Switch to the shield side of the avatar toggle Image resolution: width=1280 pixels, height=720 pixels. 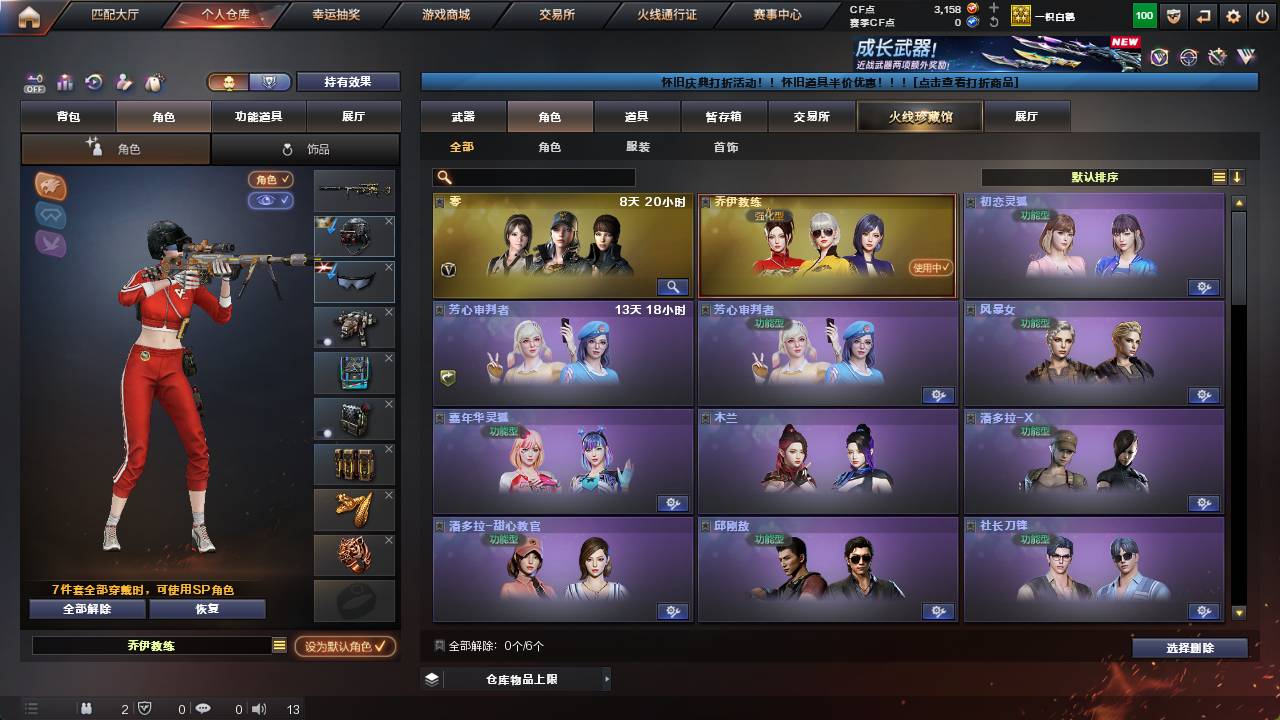click(x=267, y=83)
